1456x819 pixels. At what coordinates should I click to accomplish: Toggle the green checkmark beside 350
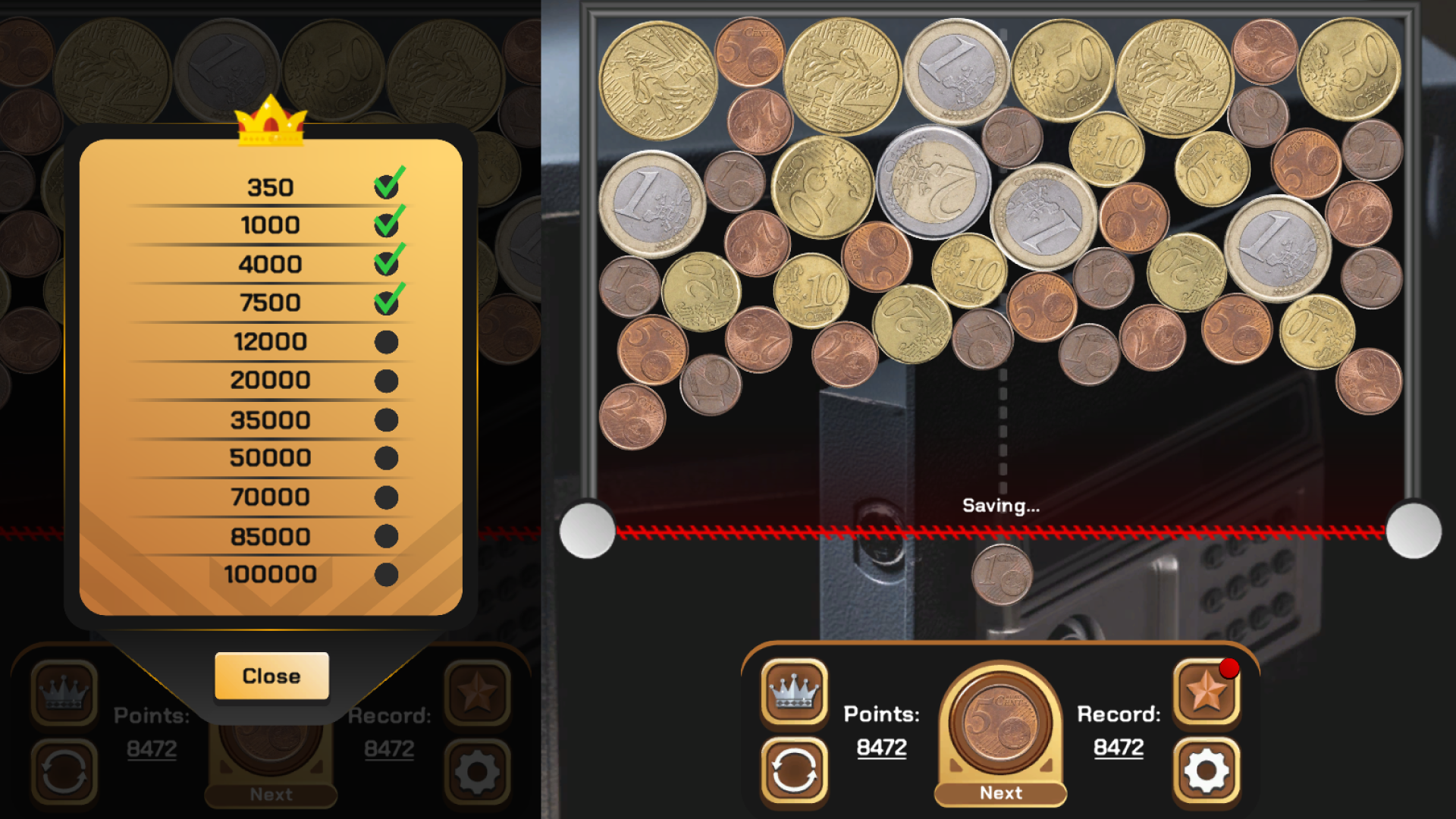(385, 185)
